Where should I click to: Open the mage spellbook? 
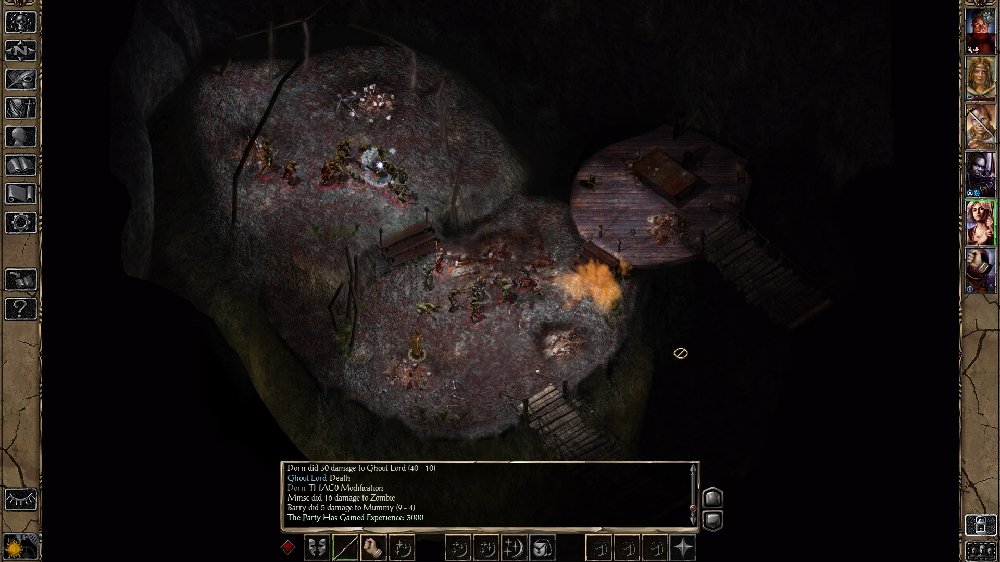(x=21, y=165)
